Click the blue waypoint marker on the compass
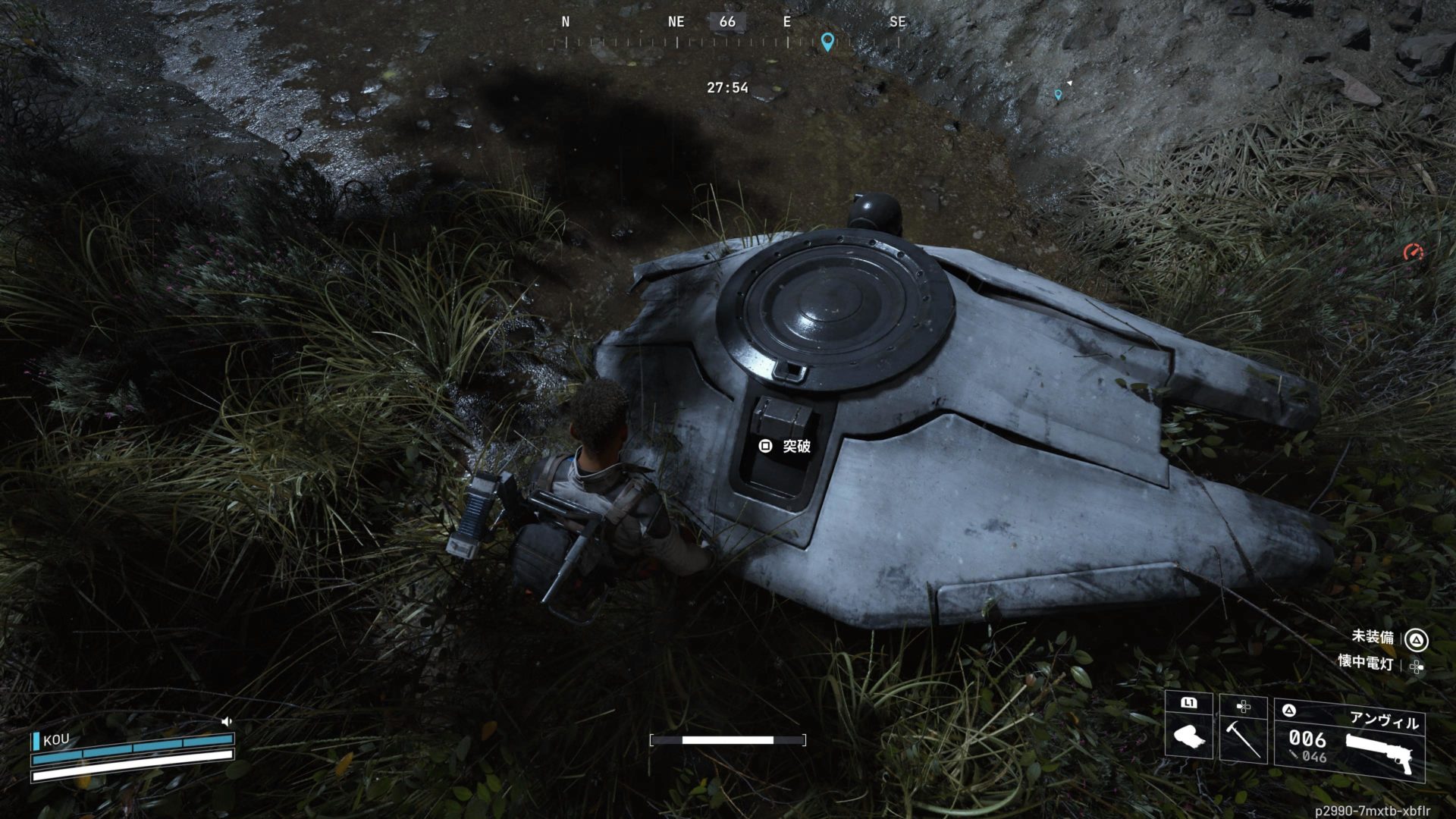This screenshot has height=819, width=1456. [x=827, y=41]
